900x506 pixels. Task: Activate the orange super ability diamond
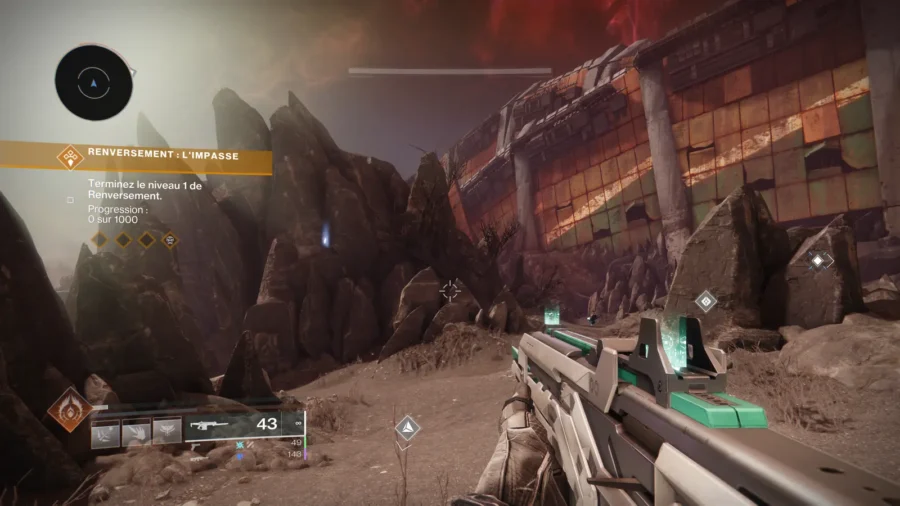pos(69,410)
